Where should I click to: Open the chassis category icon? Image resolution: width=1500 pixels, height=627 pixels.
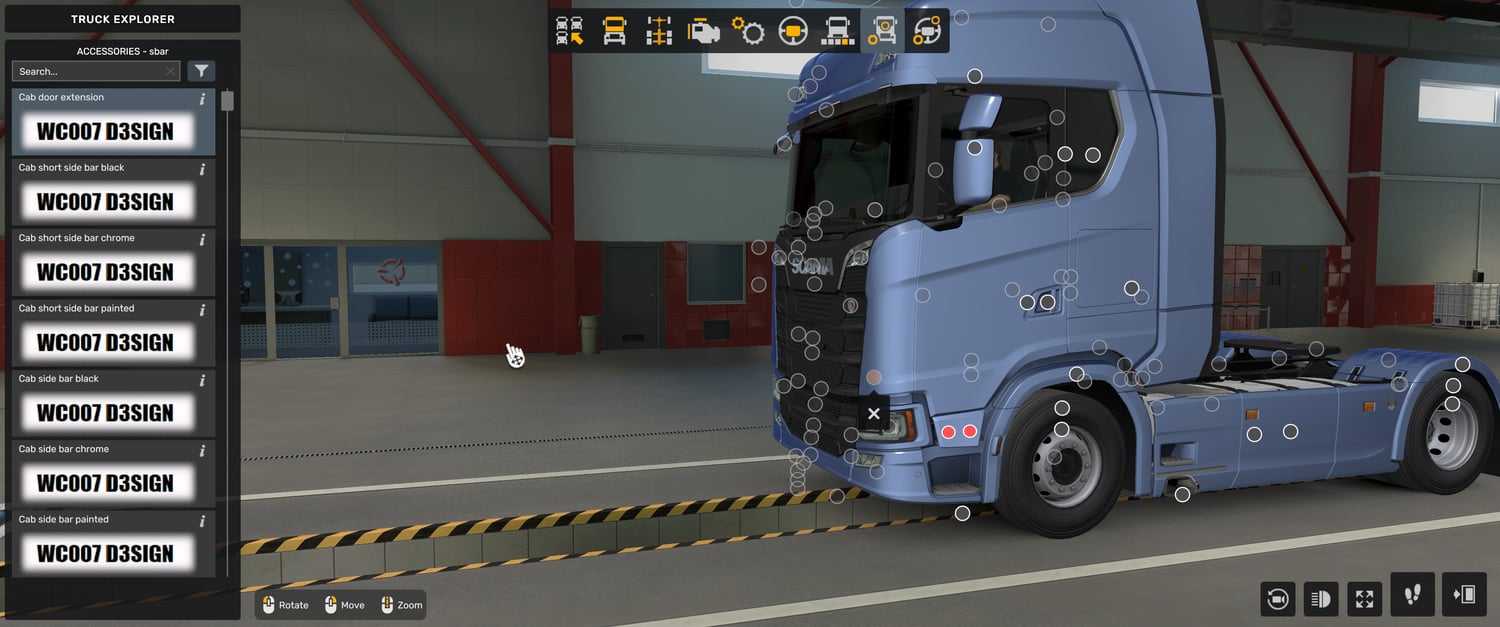658,31
